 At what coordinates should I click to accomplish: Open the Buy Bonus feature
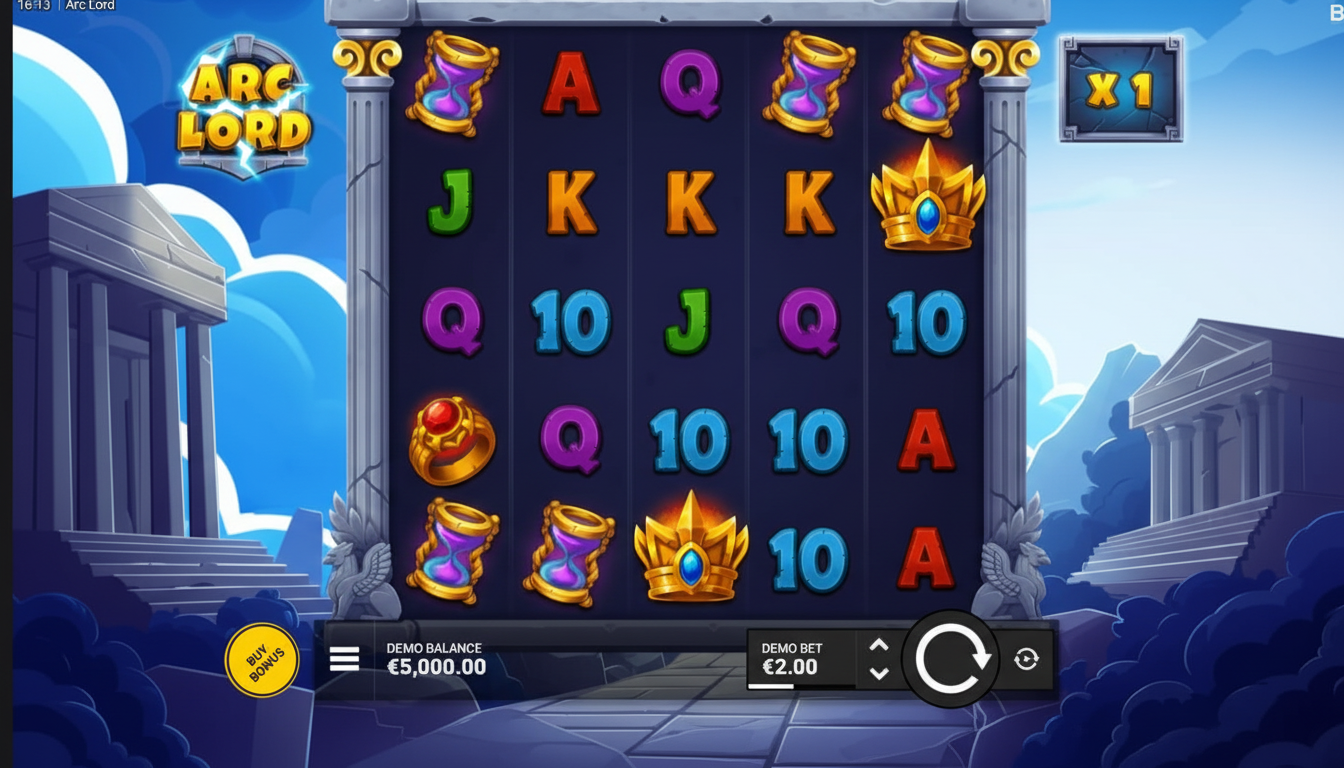coord(262,660)
